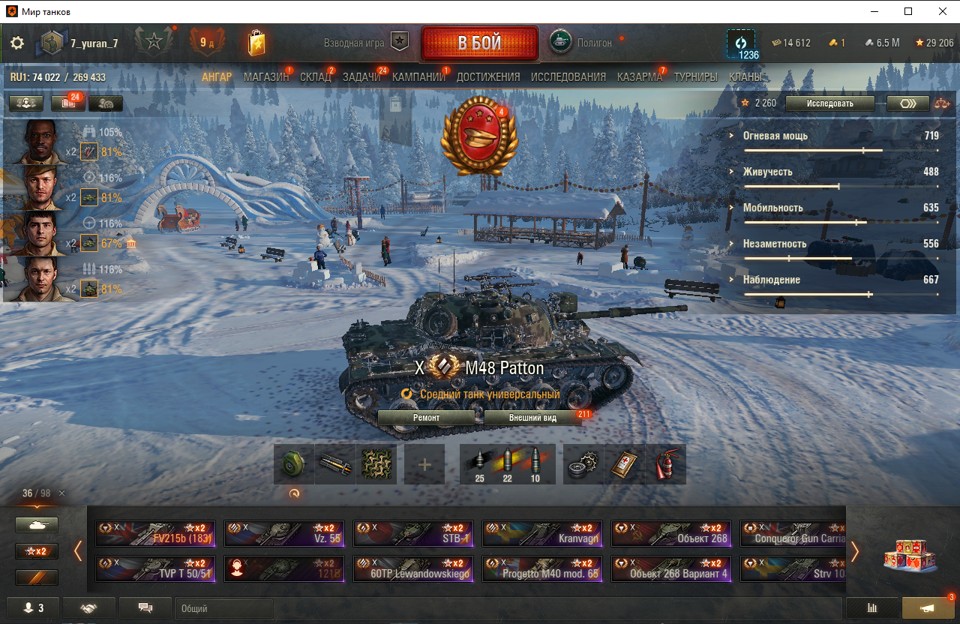The image size is (960, 624).
Task: Open the ДОСТИЖЕНИЯ tab
Action: (x=488, y=77)
